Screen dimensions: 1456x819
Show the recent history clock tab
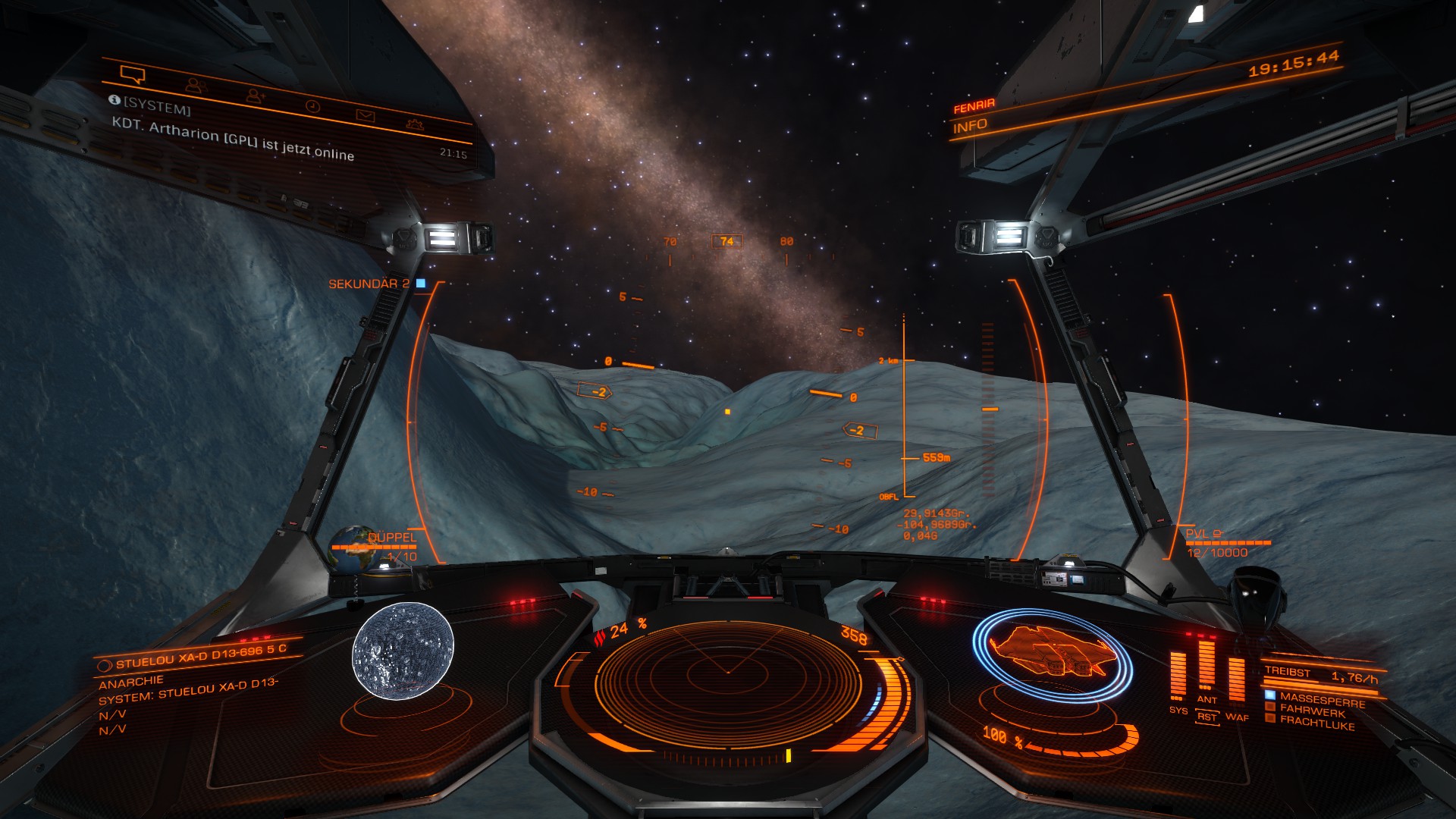pyautogui.click(x=312, y=106)
